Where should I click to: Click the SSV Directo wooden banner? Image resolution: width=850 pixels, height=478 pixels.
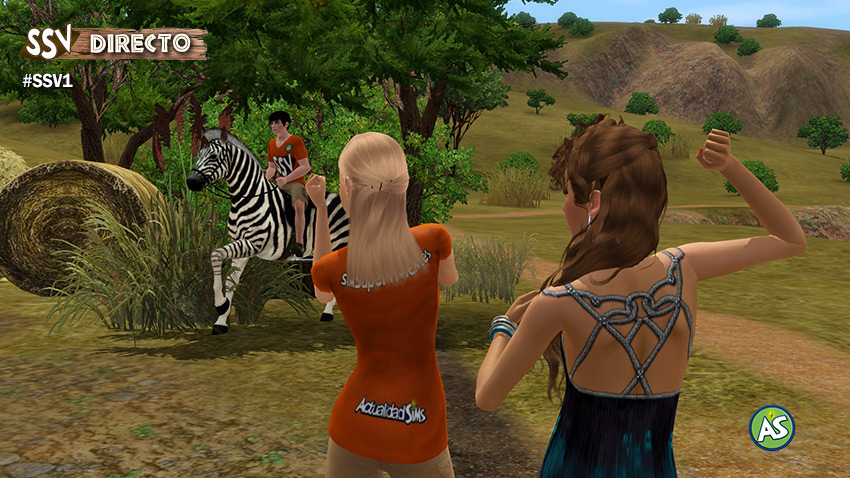[116, 44]
